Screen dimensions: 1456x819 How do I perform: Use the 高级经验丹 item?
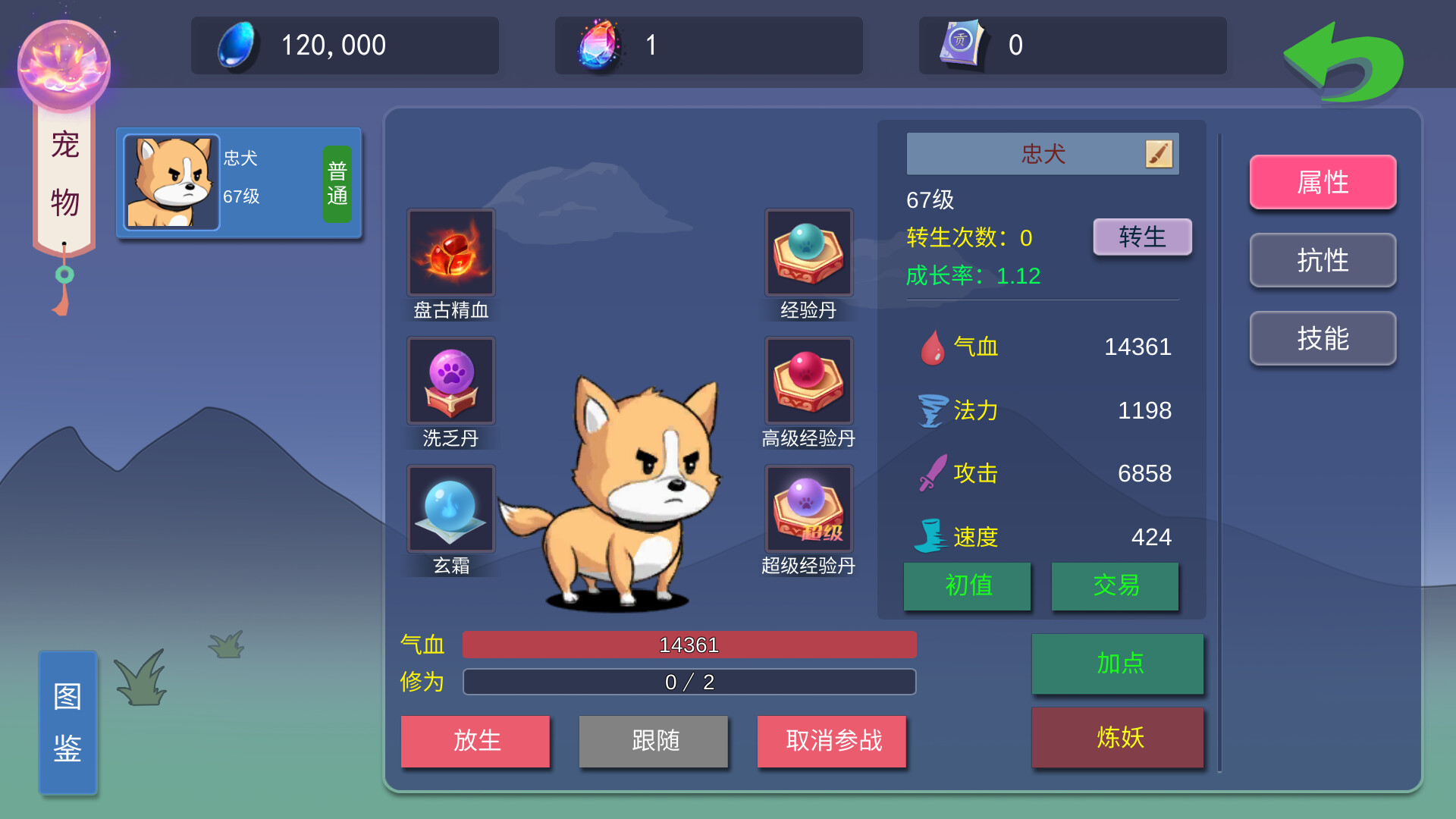pyautogui.click(x=808, y=381)
